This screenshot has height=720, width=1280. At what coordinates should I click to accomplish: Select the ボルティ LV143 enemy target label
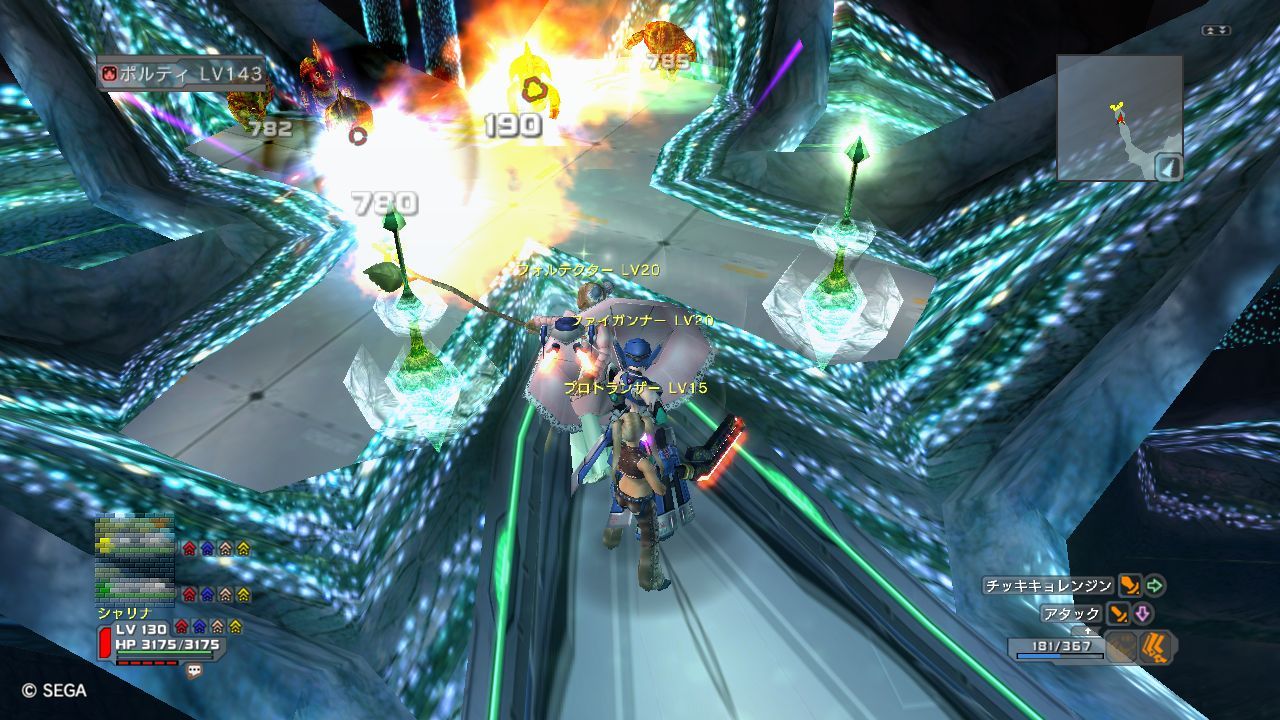pyautogui.click(x=182, y=73)
